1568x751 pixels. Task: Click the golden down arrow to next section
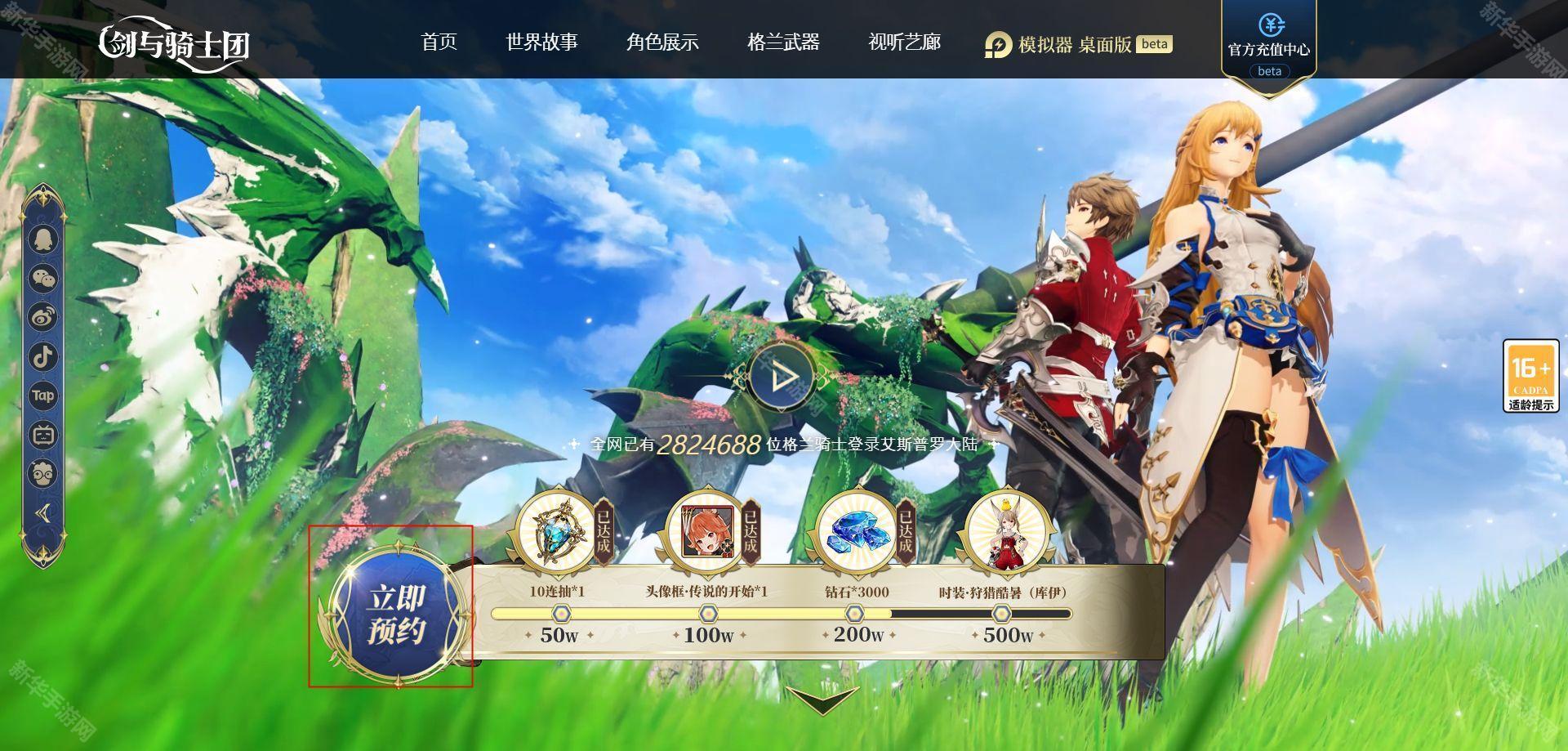(822, 700)
